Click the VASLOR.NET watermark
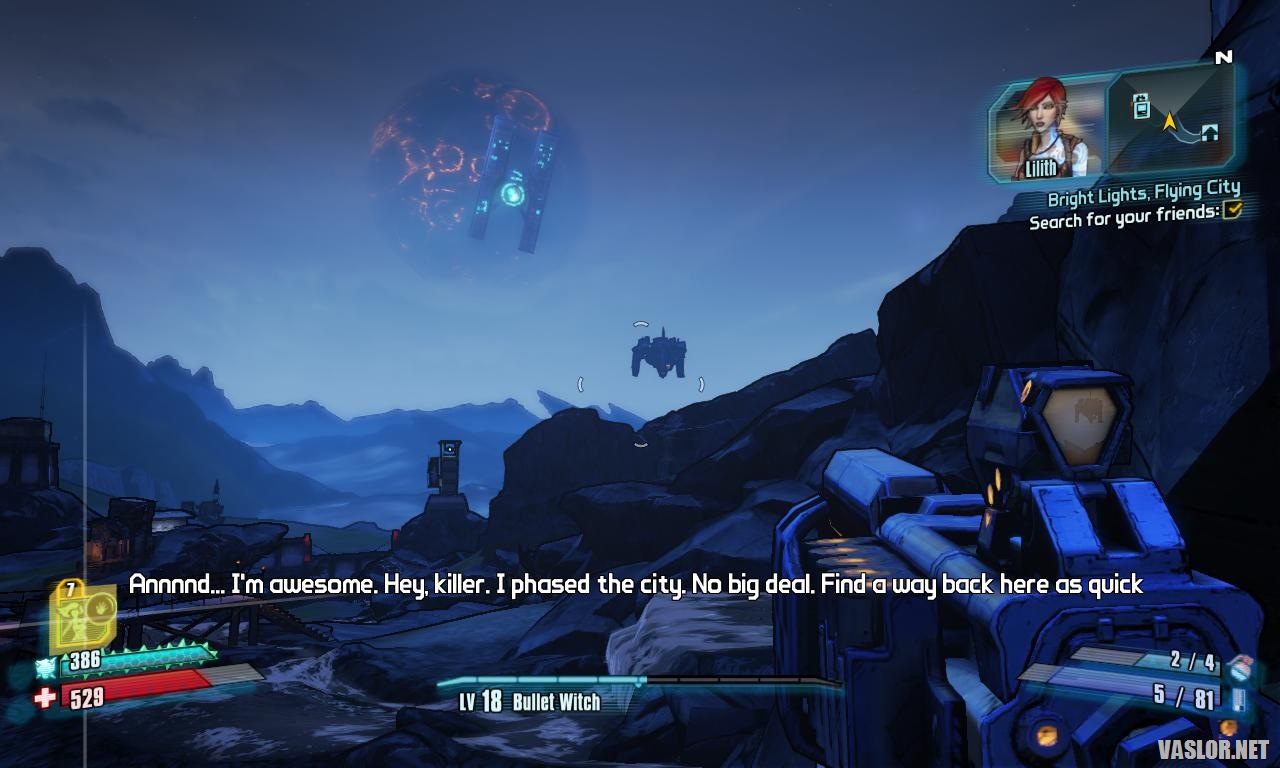This screenshot has width=1280, height=768. click(1213, 749)
